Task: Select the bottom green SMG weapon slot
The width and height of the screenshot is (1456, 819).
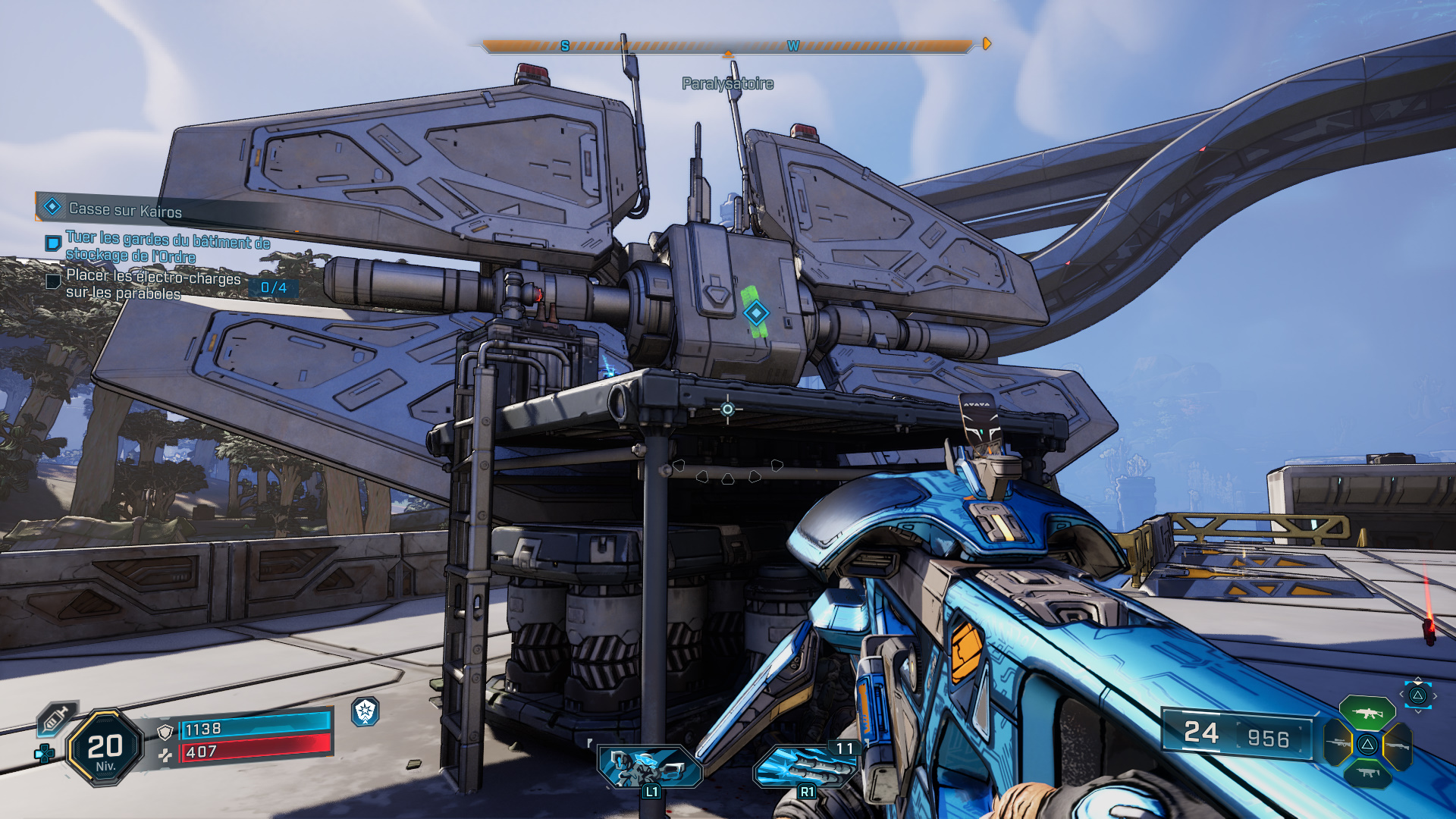Action: [x=1367, y=773]
